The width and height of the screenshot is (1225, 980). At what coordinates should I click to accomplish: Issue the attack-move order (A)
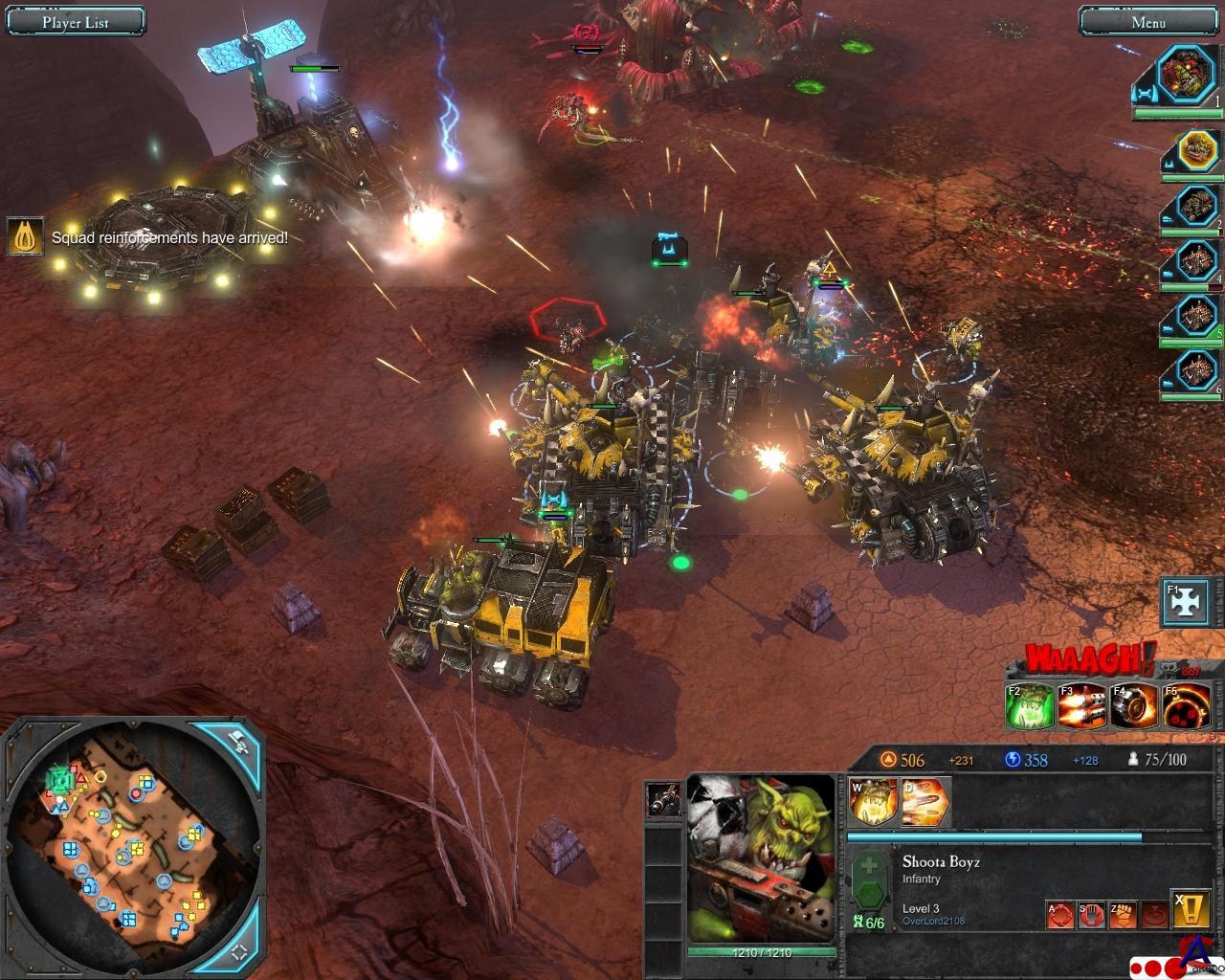coord(1058,915)
